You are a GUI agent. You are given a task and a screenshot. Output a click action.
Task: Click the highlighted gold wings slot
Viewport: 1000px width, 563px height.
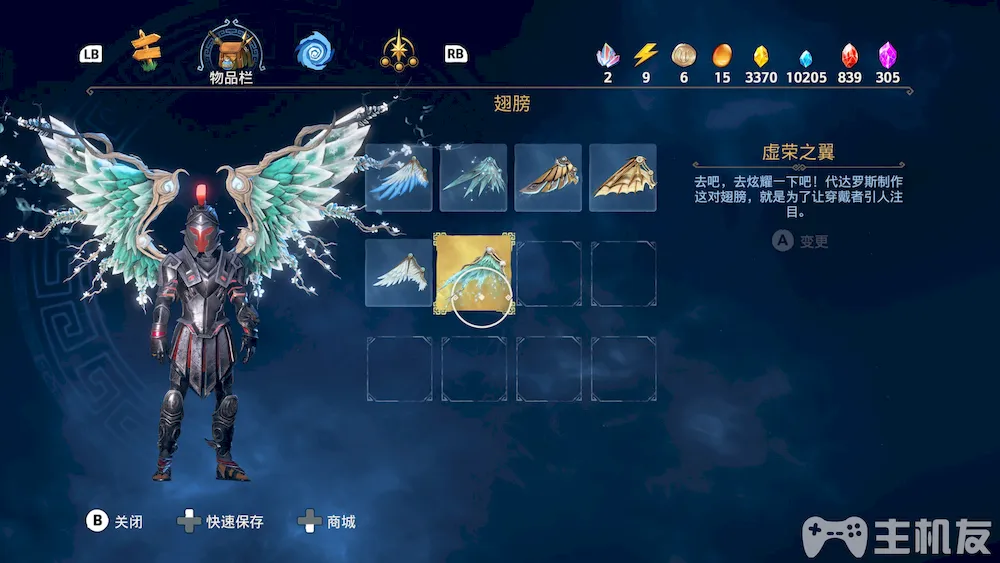click(x=473, y=273)
